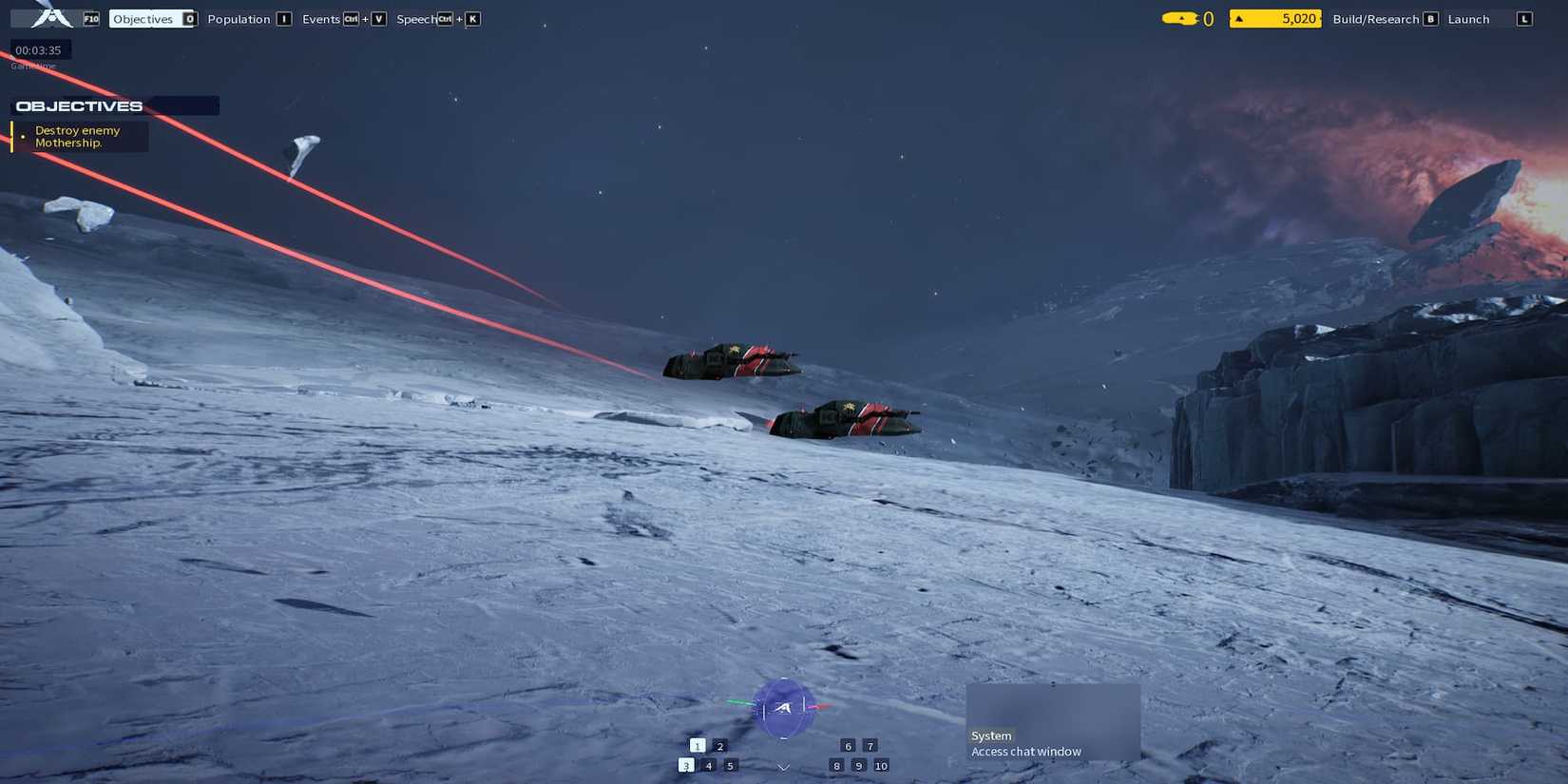Click the L hotkey badge beside Launch
The height and width of the screenshot is (784, 1568).
point(1524,17)
